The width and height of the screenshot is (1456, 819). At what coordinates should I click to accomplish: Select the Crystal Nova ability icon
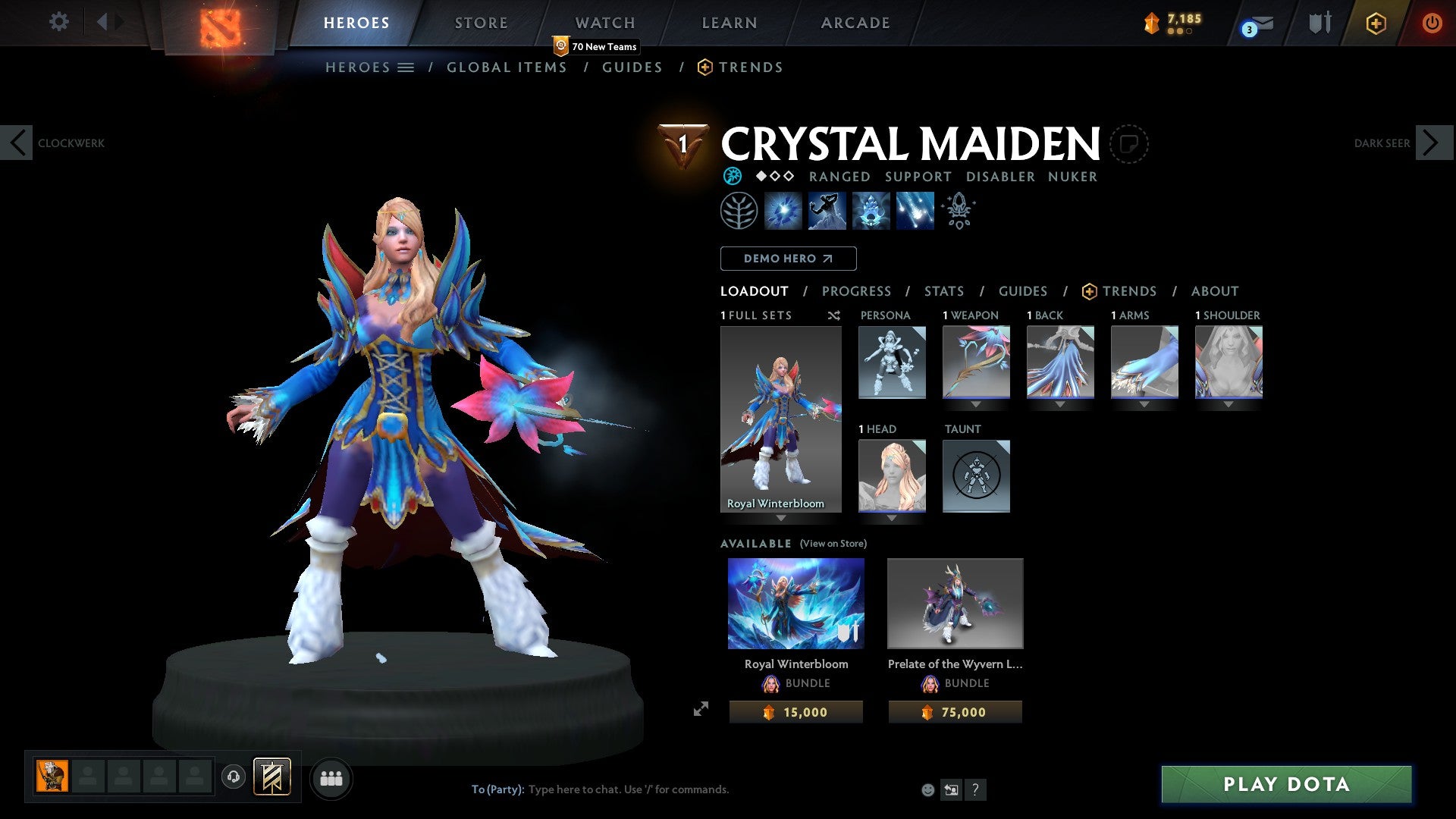785,211
